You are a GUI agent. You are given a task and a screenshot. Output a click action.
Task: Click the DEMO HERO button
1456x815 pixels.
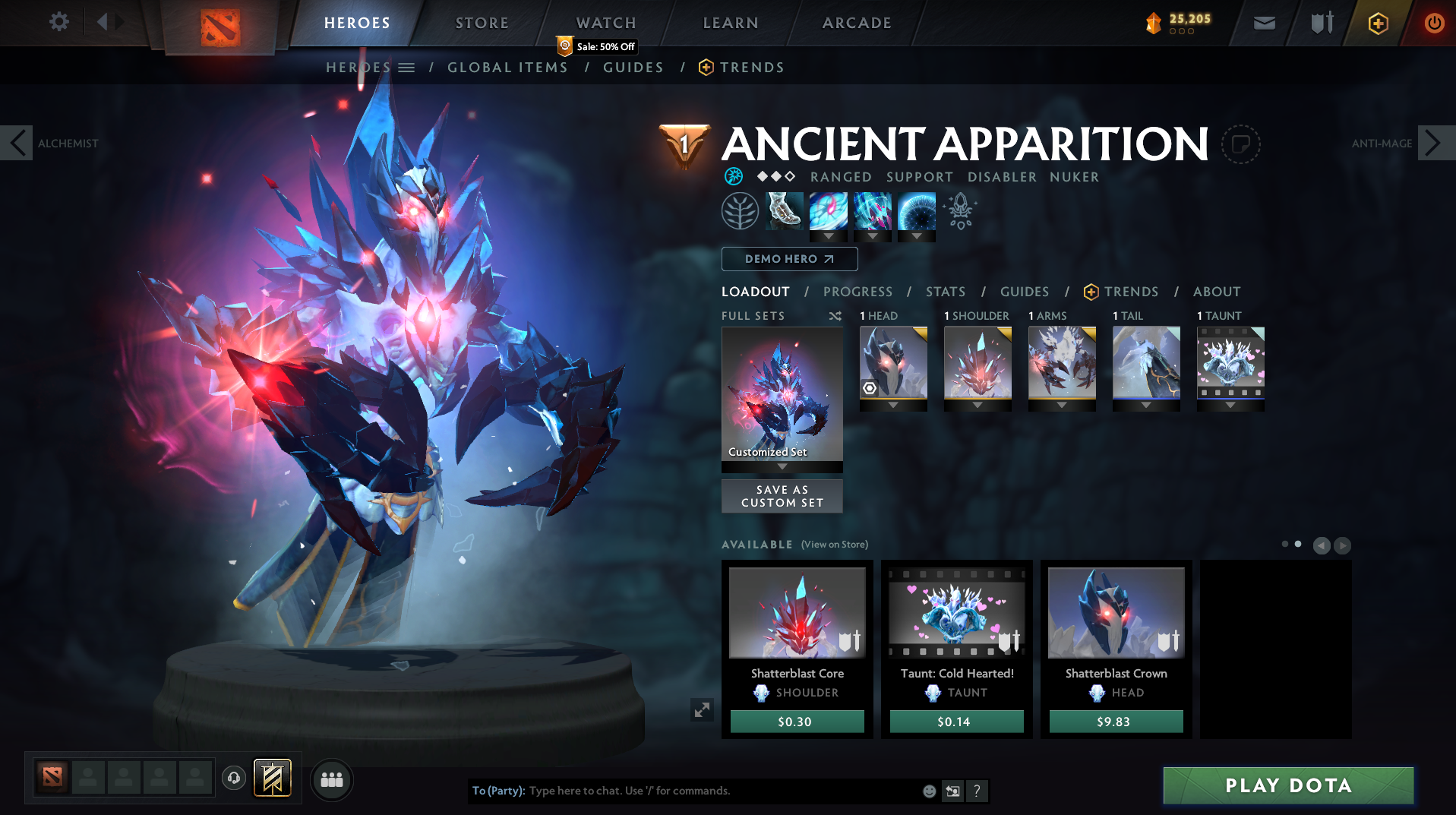[x=789, y=259]
